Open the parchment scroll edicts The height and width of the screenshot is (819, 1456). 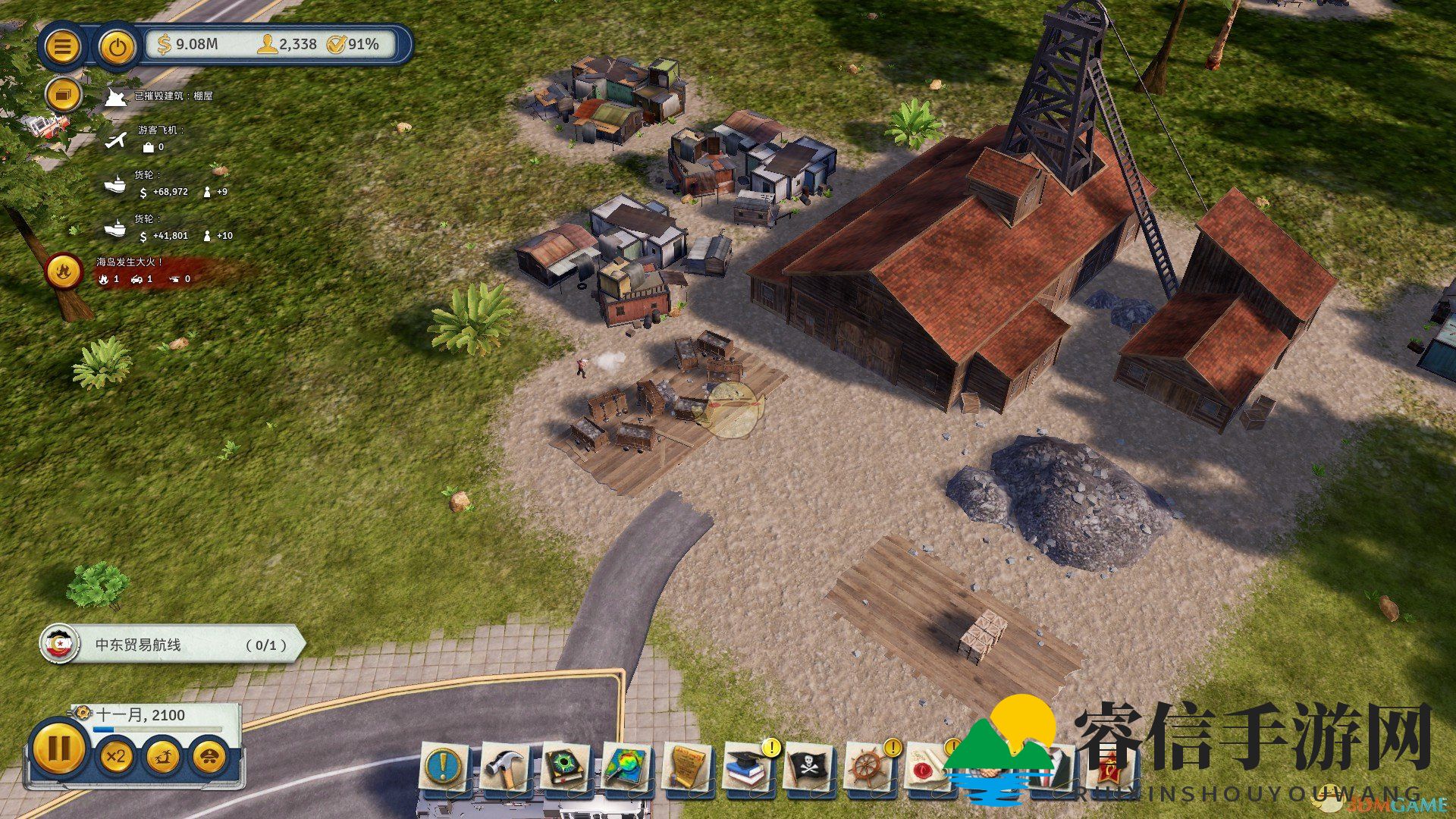[x=688, y=767]
